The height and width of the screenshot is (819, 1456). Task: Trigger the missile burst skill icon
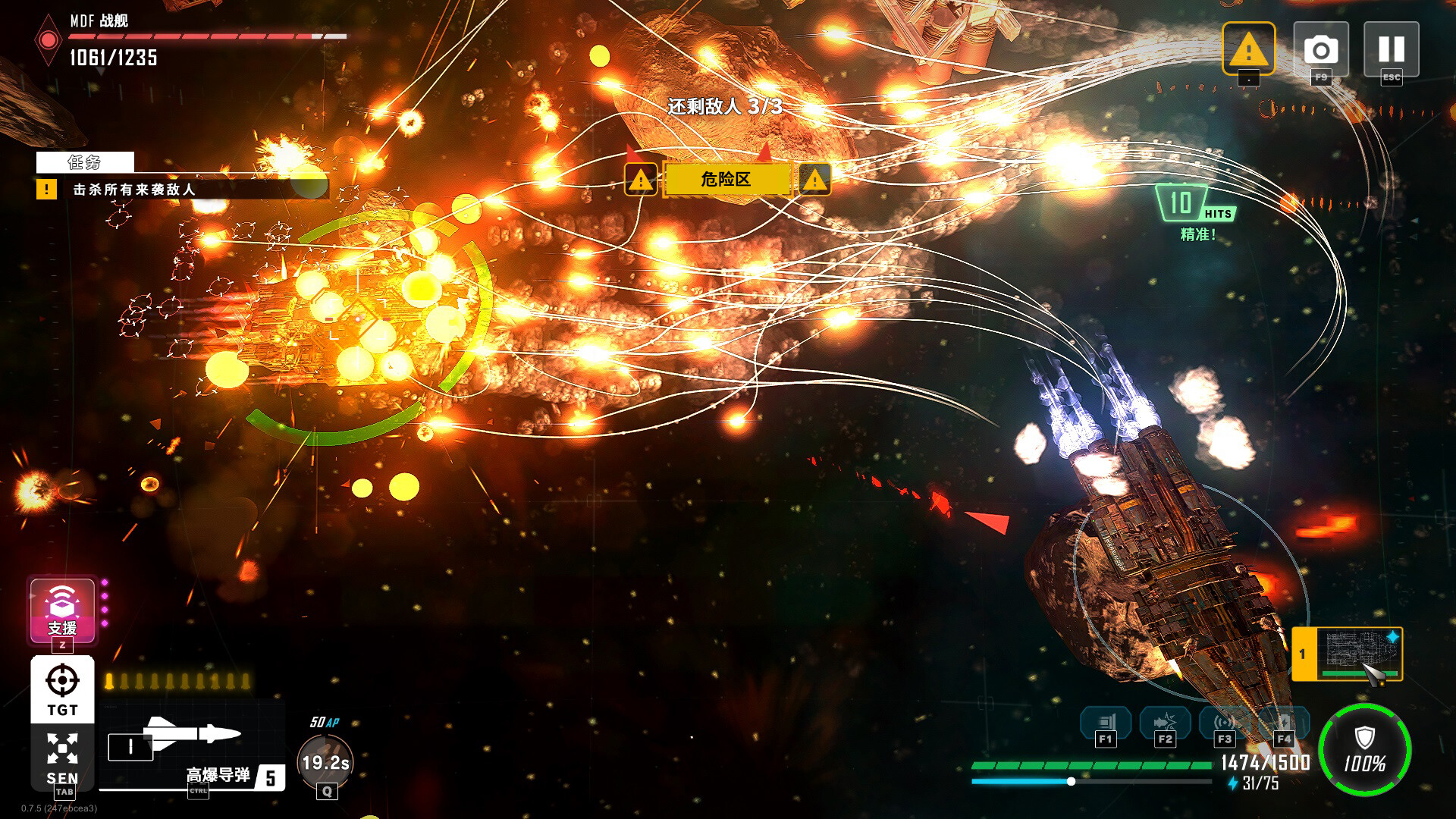click(x=1165, y=723)
